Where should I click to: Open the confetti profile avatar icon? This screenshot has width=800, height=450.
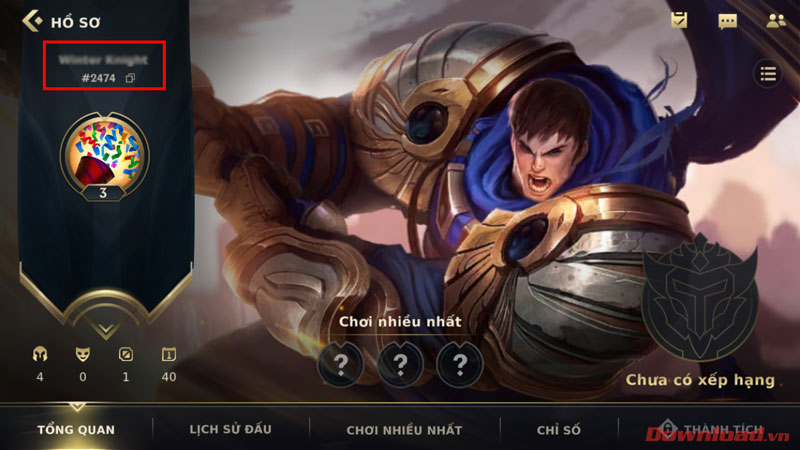104,150
